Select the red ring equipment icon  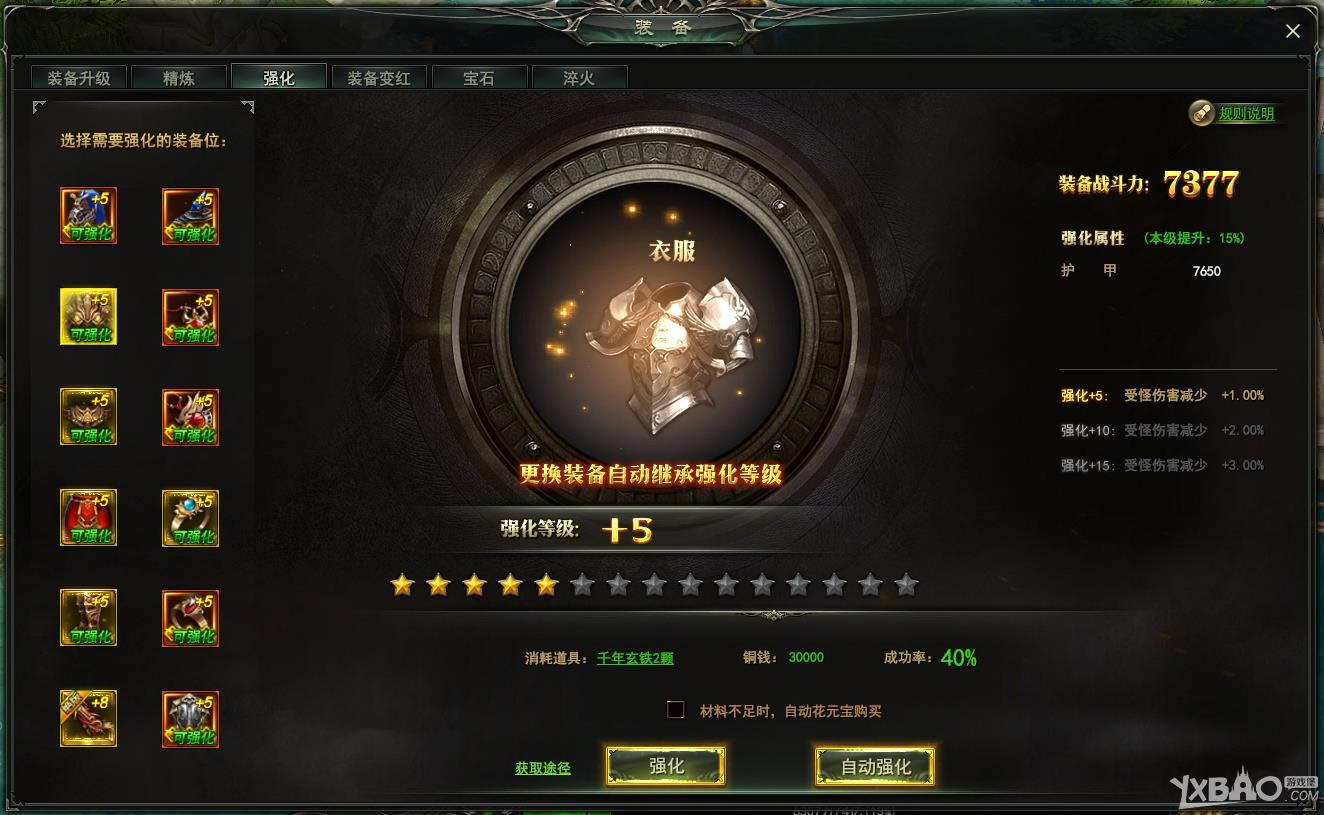click(190, 617)
